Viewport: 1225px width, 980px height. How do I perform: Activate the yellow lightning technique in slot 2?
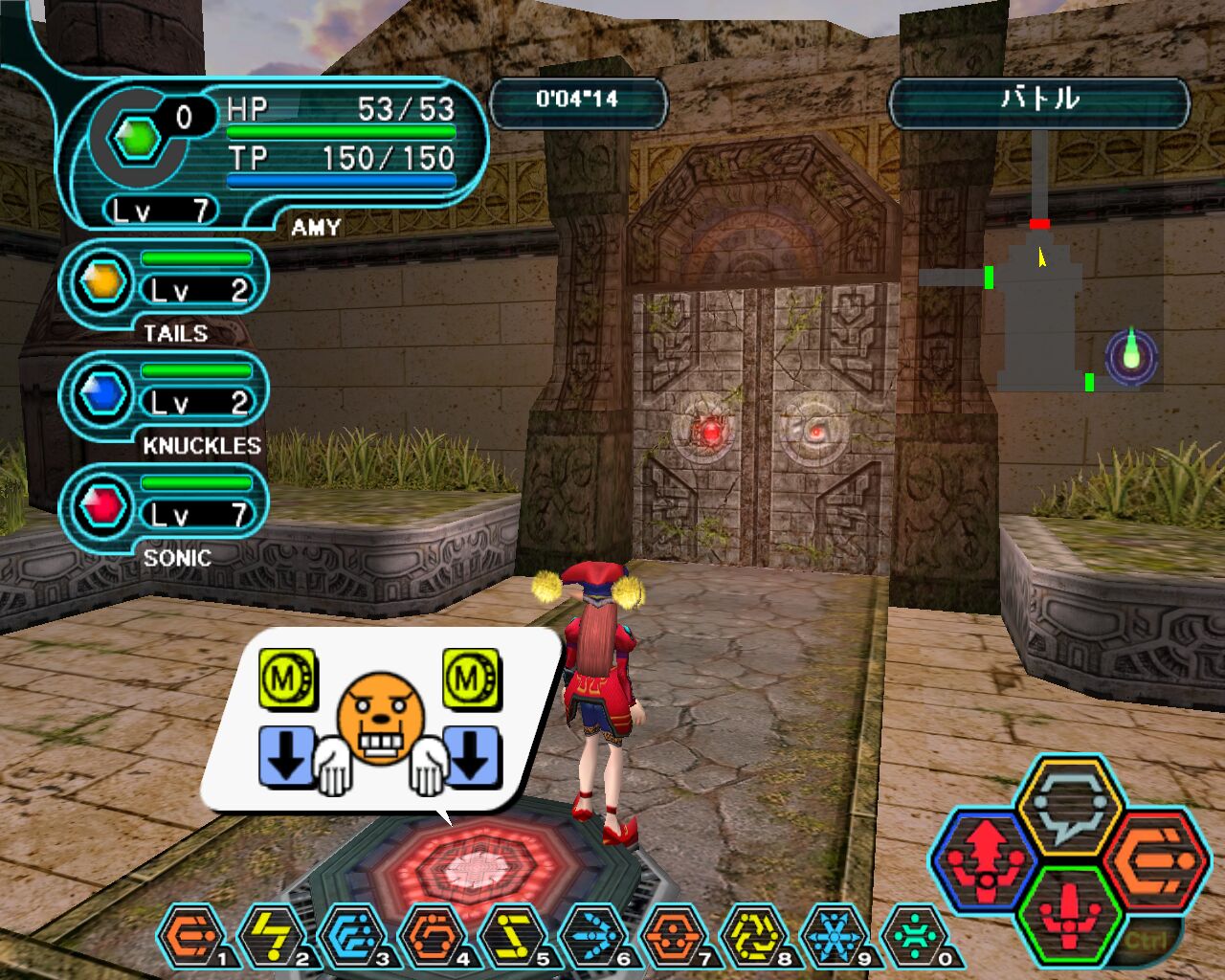coord(271,936)
